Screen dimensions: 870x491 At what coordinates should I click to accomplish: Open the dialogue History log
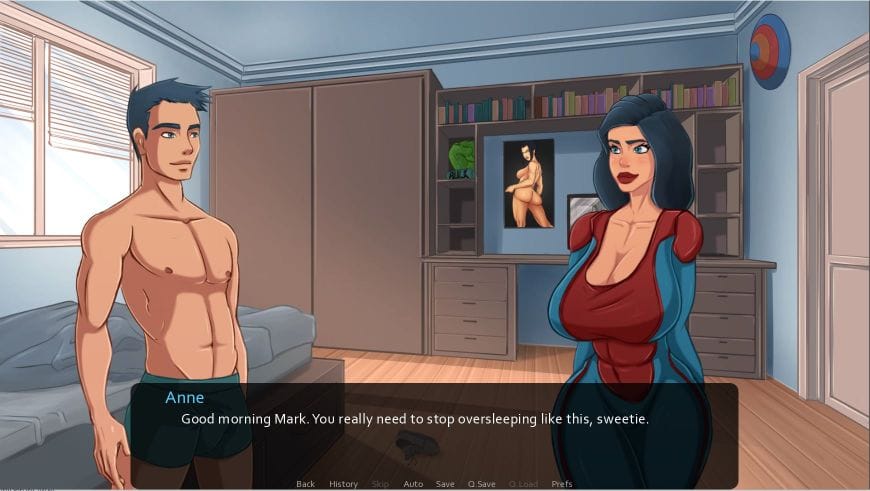(343, 484)
